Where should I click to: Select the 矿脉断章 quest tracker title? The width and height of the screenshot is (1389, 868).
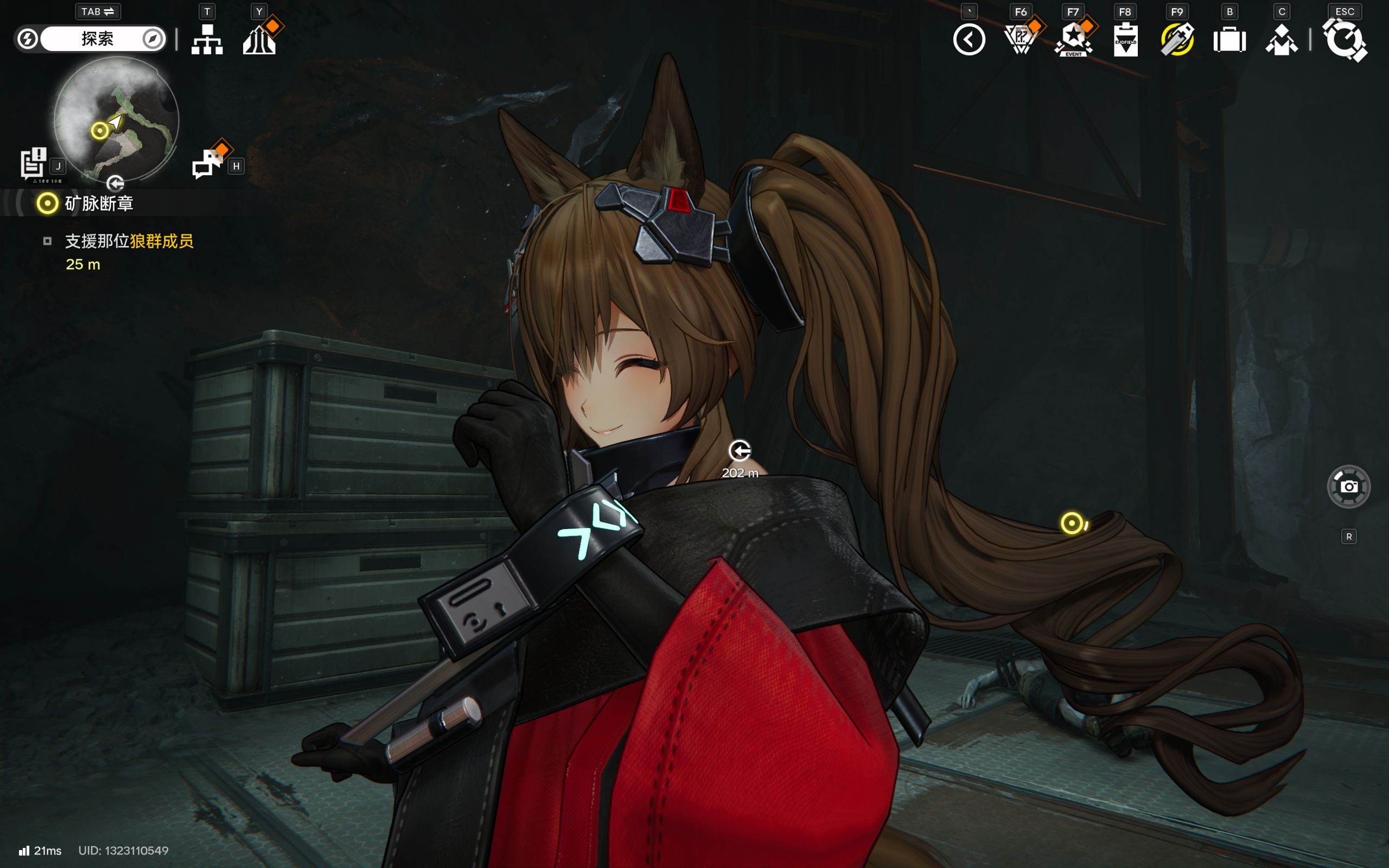coord(99,203)
